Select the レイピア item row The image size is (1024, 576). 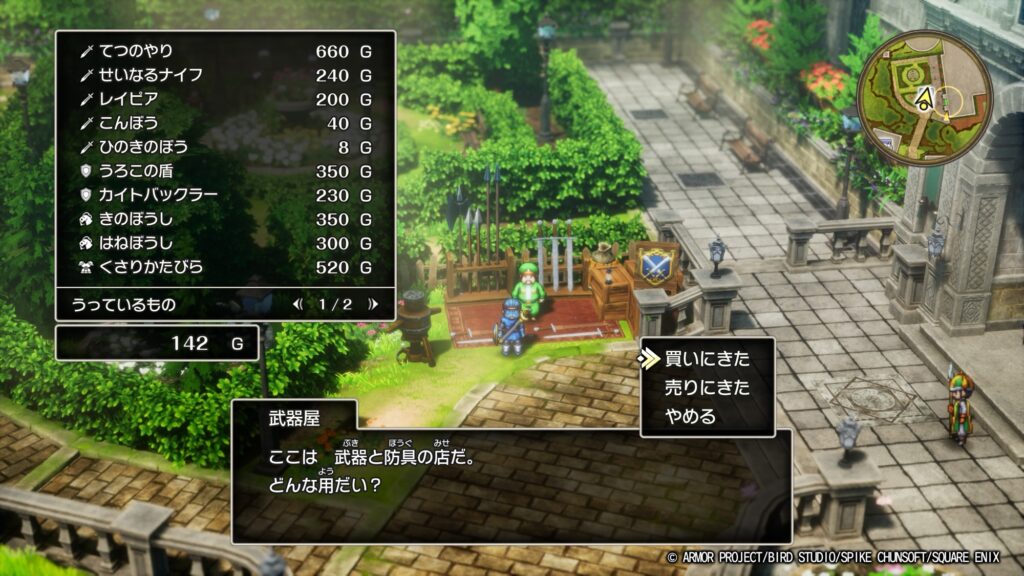(226, 99)
